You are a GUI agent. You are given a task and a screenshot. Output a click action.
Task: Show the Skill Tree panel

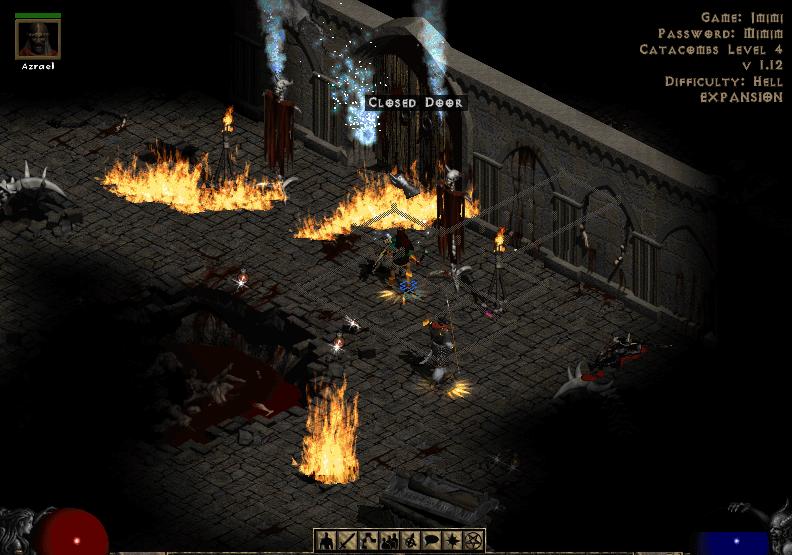pyautogui.click(x=368, y=541)
